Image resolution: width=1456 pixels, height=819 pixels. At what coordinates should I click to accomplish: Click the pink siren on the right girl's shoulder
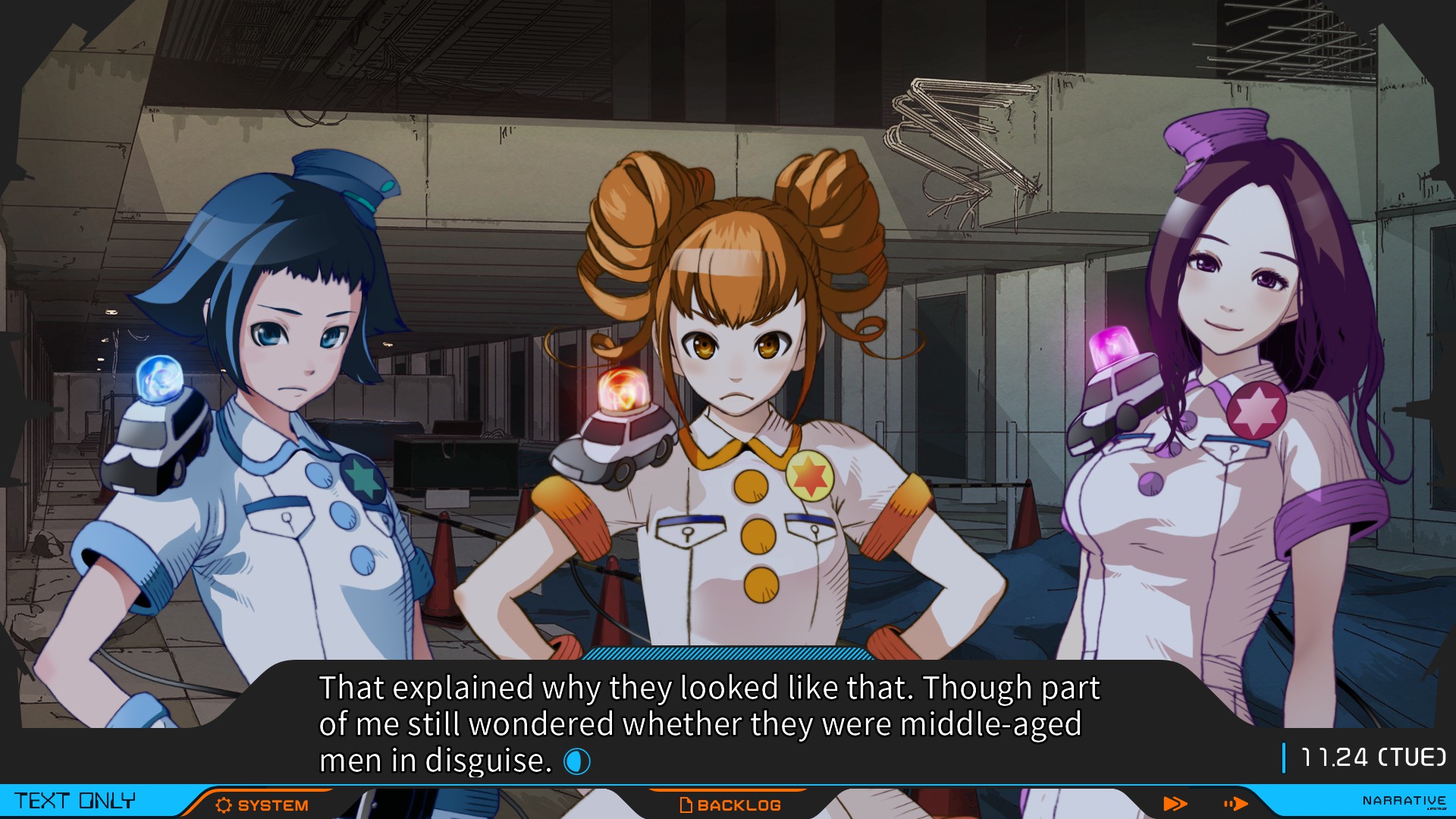tap(1112, 349)
